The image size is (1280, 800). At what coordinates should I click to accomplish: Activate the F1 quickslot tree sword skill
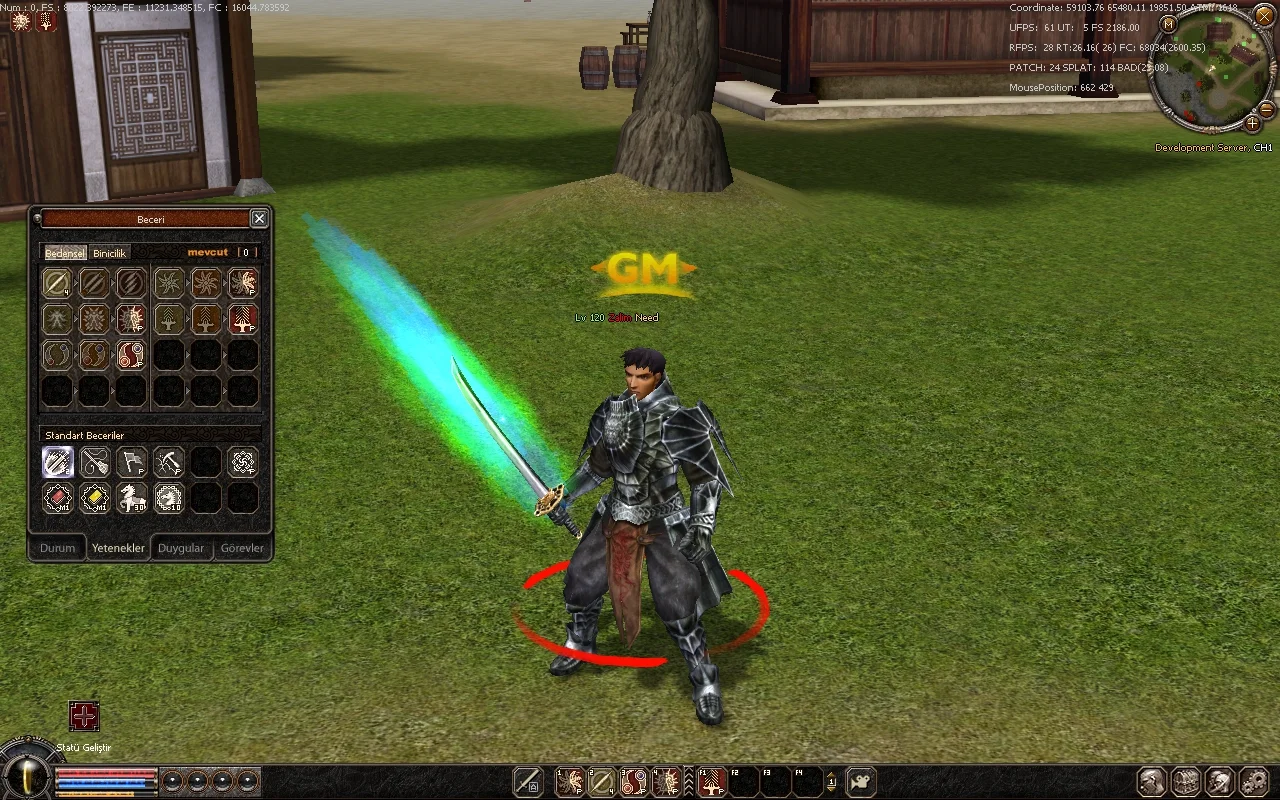point(711,781)
